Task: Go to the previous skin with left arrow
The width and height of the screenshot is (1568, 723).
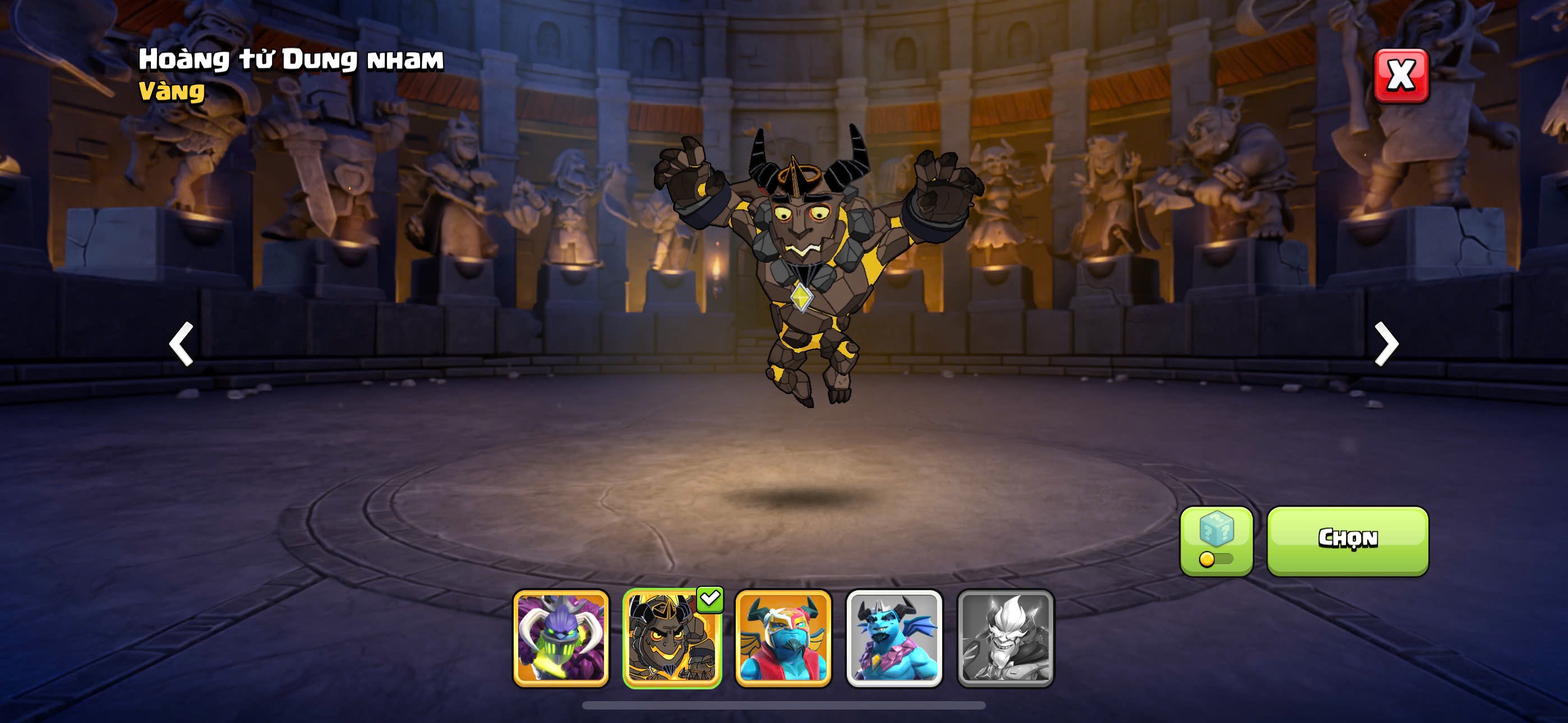Action: pyautogui.click(x=181, y=344)
